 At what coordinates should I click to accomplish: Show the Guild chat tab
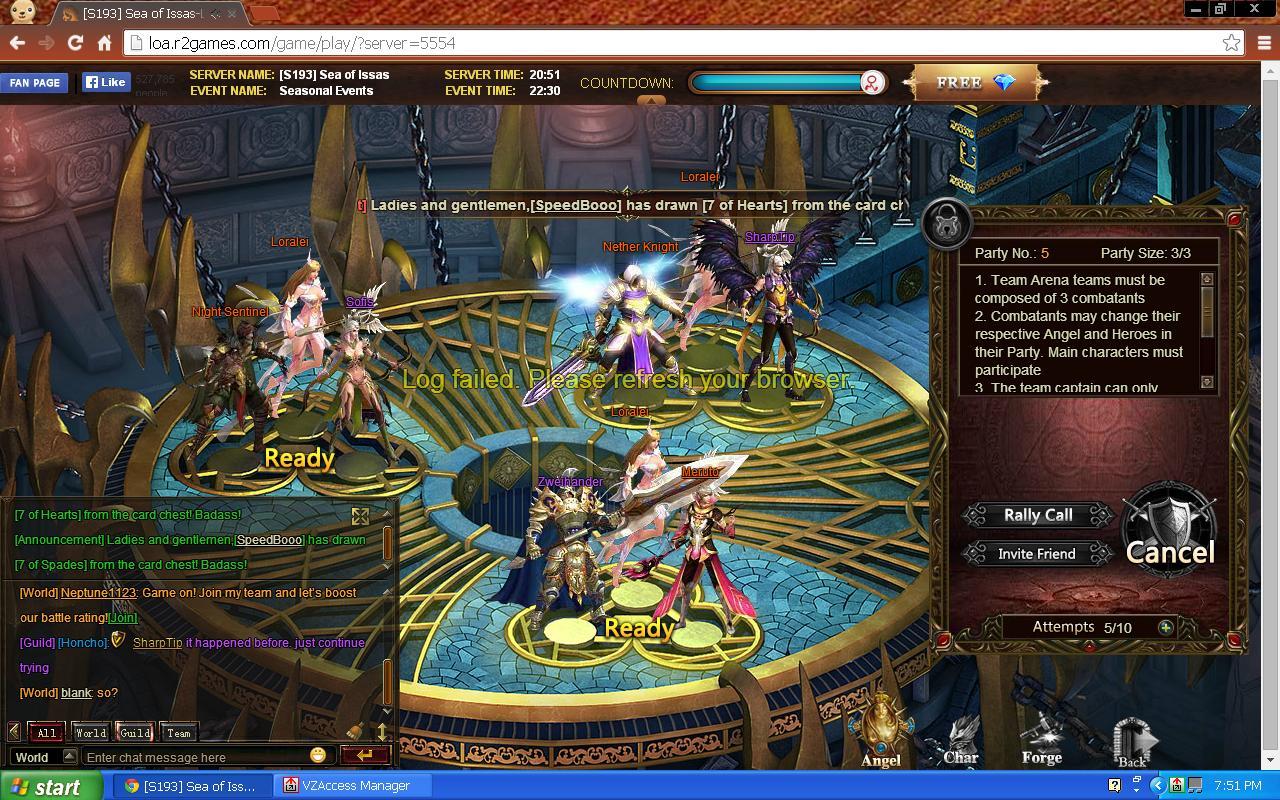(x=135, y=732)
